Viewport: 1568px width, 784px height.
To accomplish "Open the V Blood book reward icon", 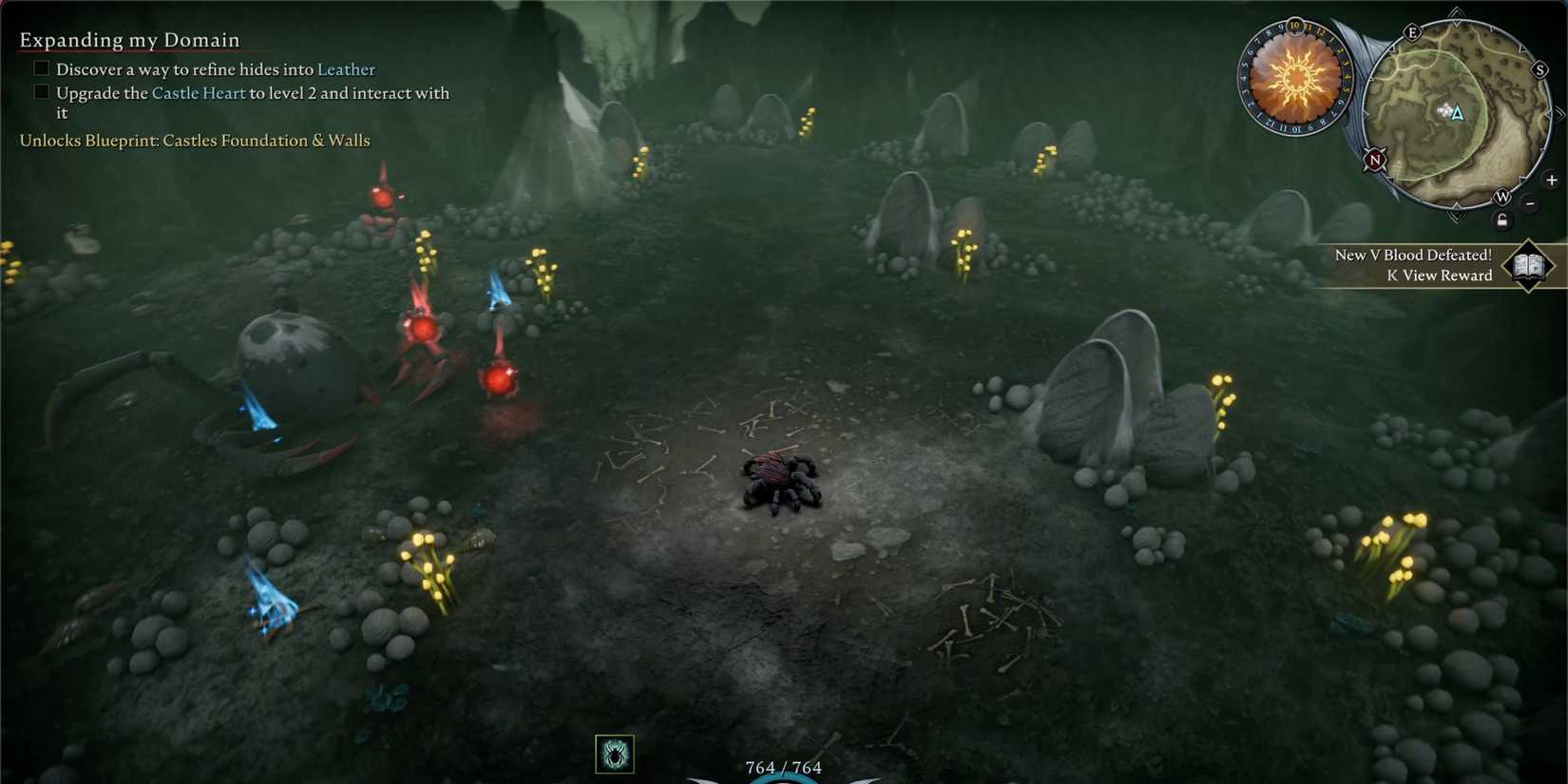I will coord(1528,265).
